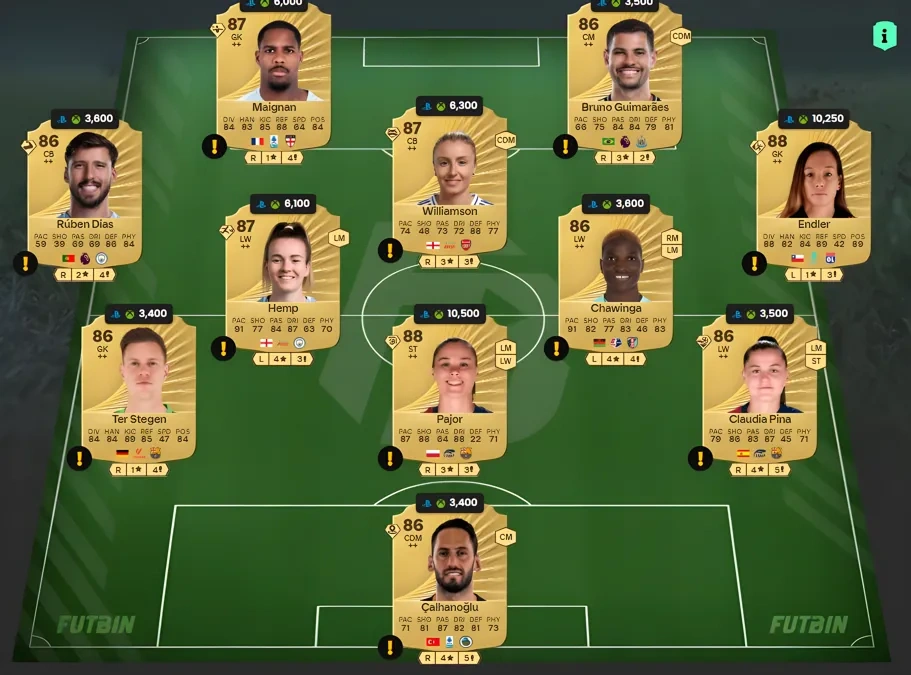Open Pajor's 10,500 price tag
Viewport: 911px width, 675px height.
point(449,313)
